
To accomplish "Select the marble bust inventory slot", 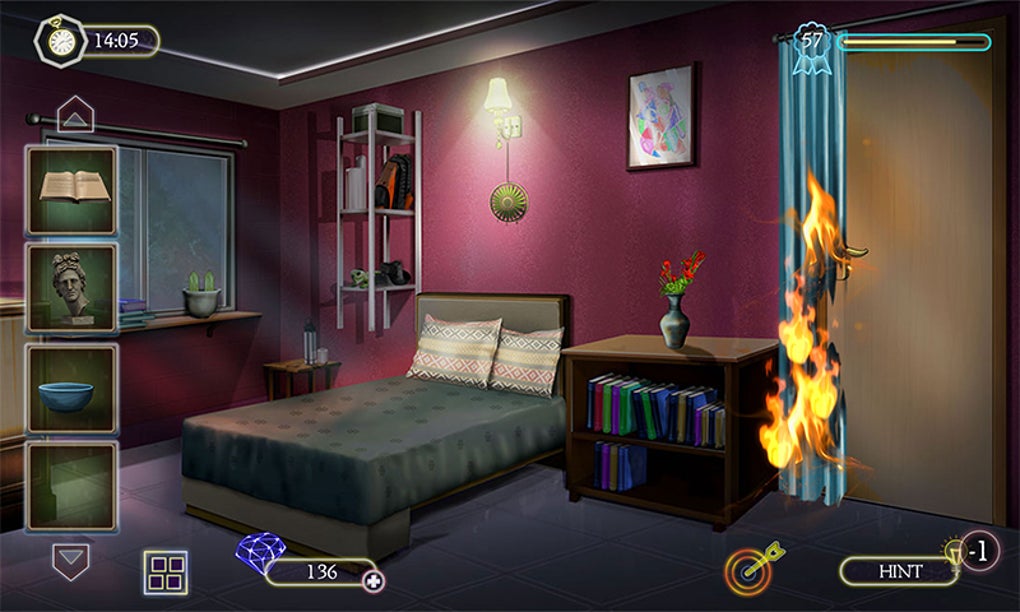I will (72, 288).
